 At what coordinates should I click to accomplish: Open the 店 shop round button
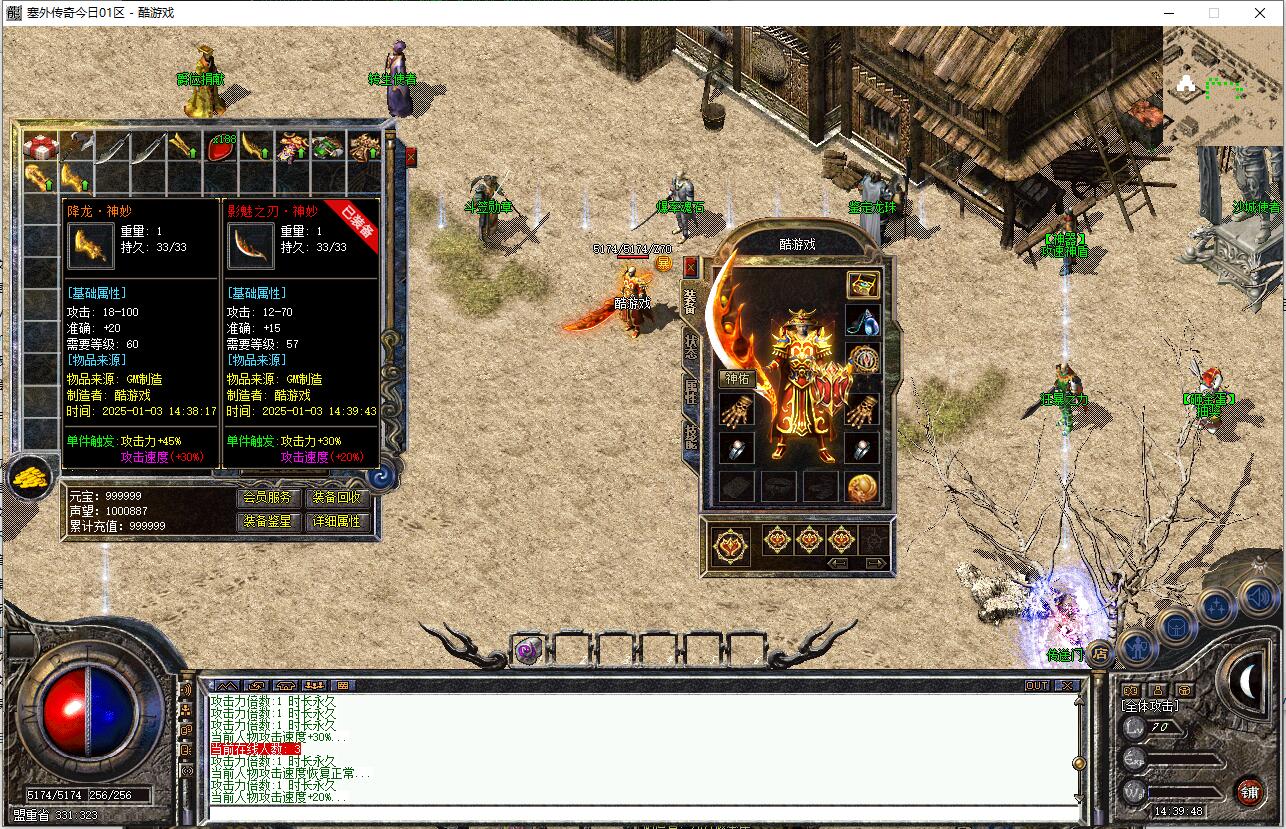point(1098,654)
